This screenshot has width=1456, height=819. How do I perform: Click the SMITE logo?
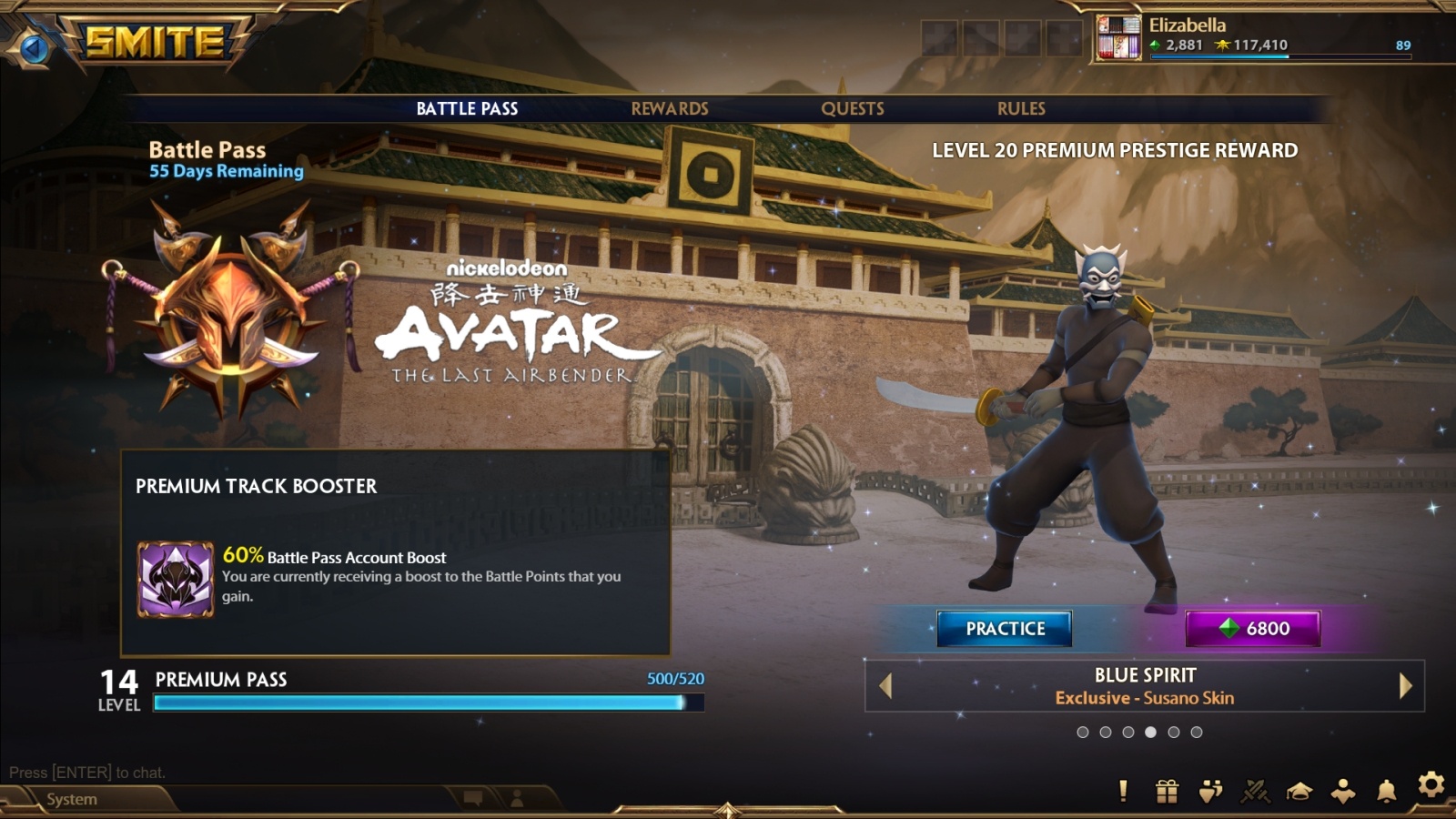155,42
